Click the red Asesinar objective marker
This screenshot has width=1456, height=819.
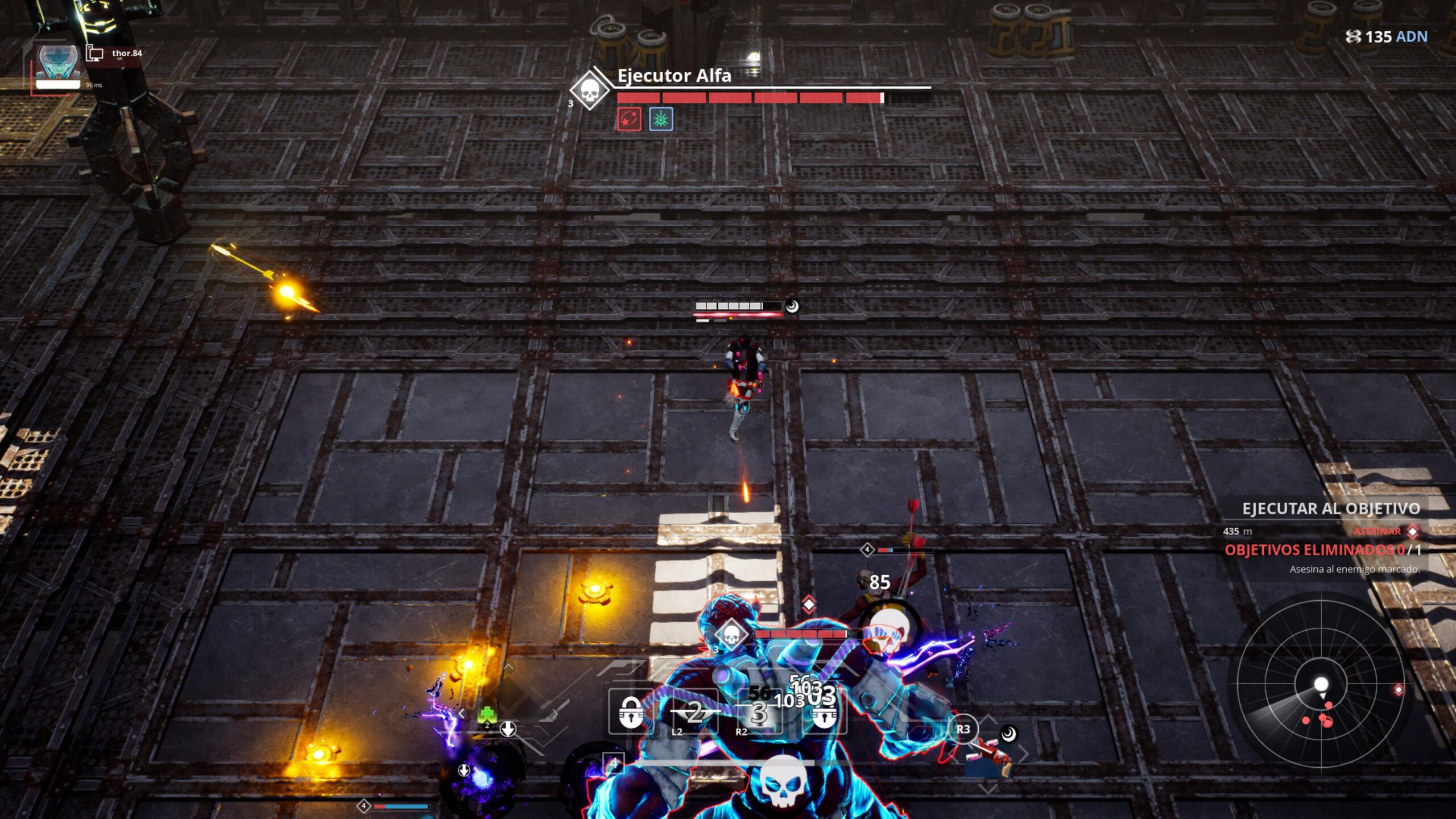(1412, 531)
